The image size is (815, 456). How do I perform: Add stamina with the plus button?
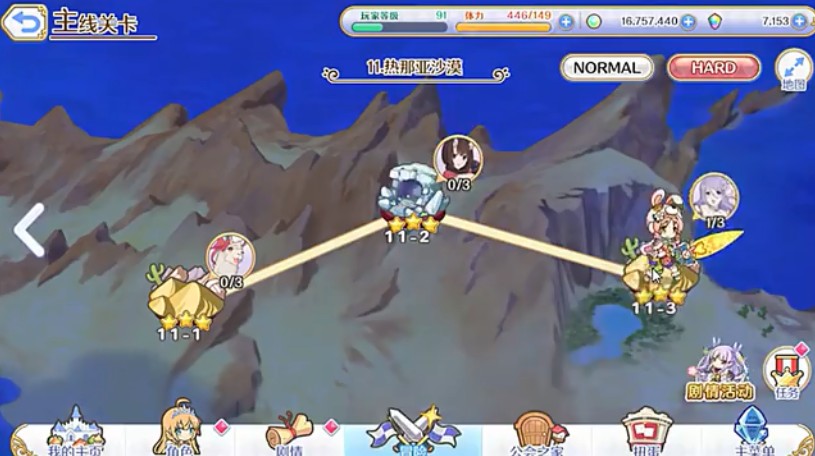point(566,21)
